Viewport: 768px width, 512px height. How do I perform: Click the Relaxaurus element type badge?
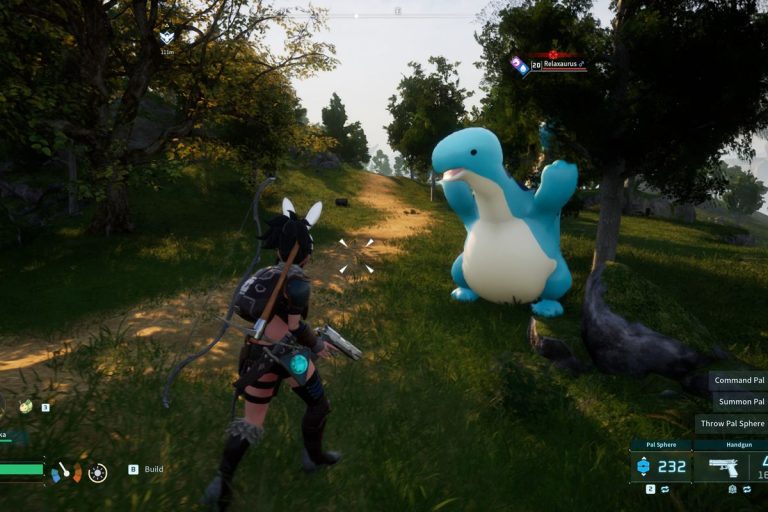(x=519, y=65)
